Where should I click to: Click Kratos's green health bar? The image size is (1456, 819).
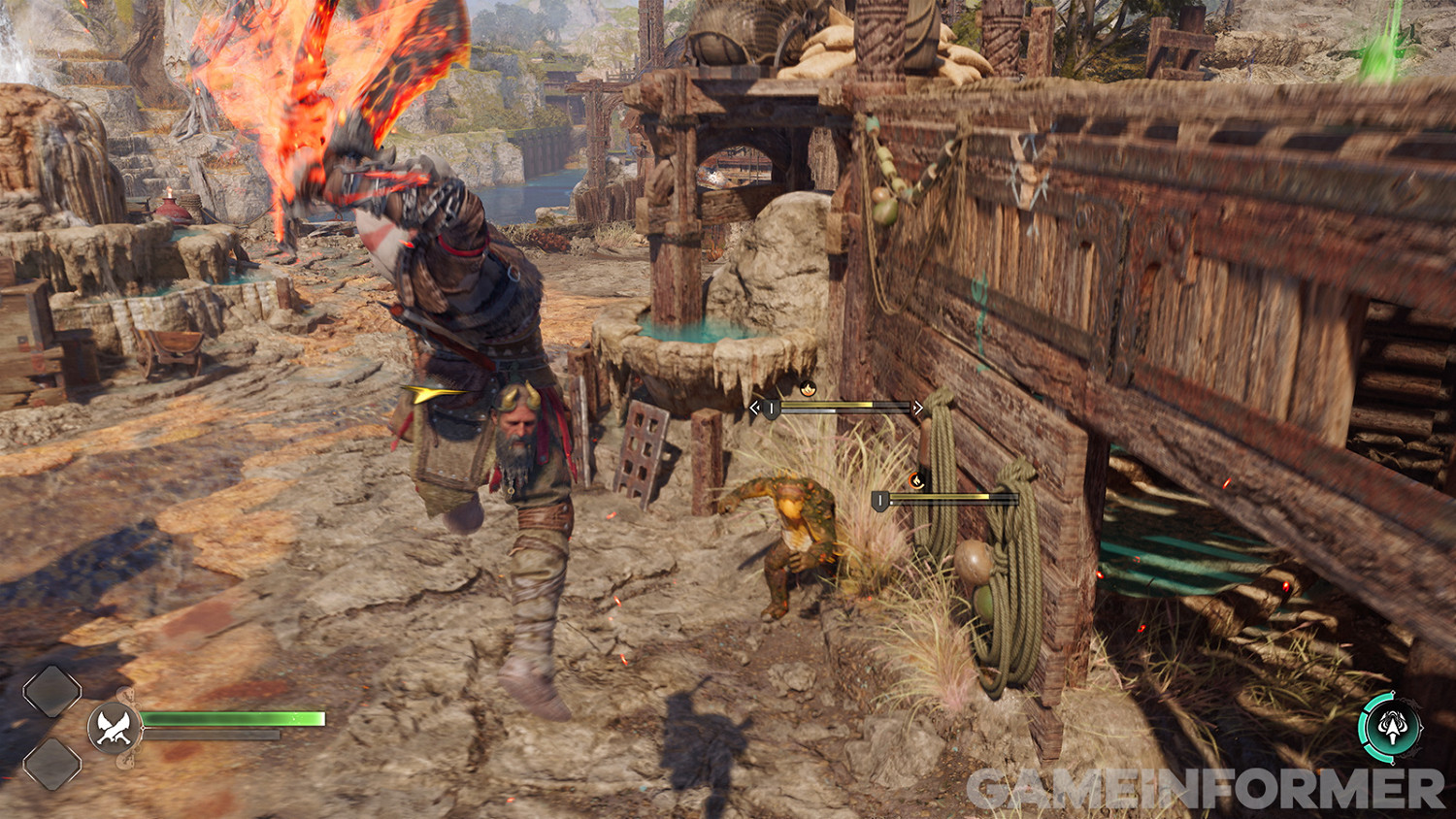[x=233, y=718]
